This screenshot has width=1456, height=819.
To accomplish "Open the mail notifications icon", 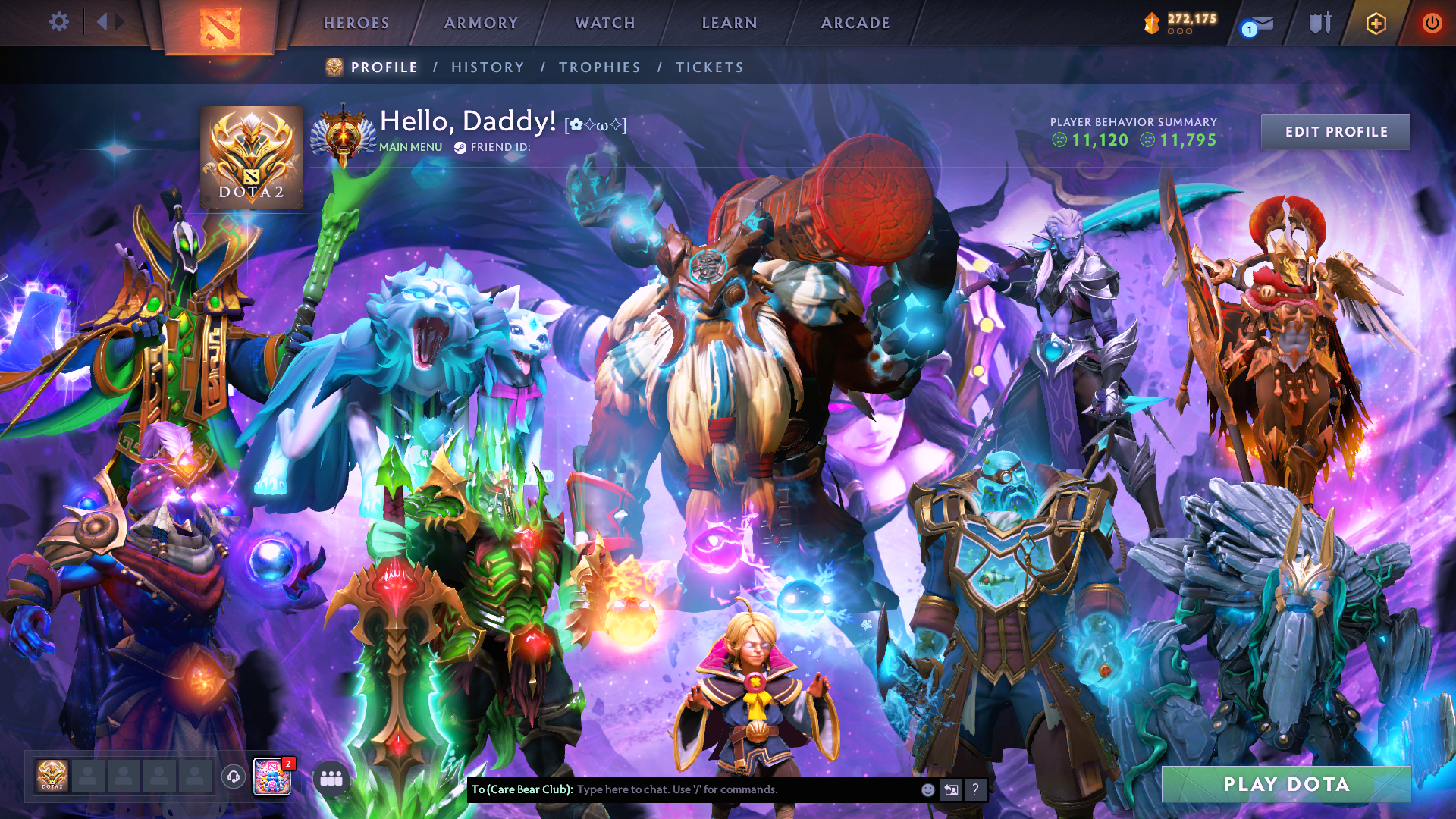I will 1259,24.
